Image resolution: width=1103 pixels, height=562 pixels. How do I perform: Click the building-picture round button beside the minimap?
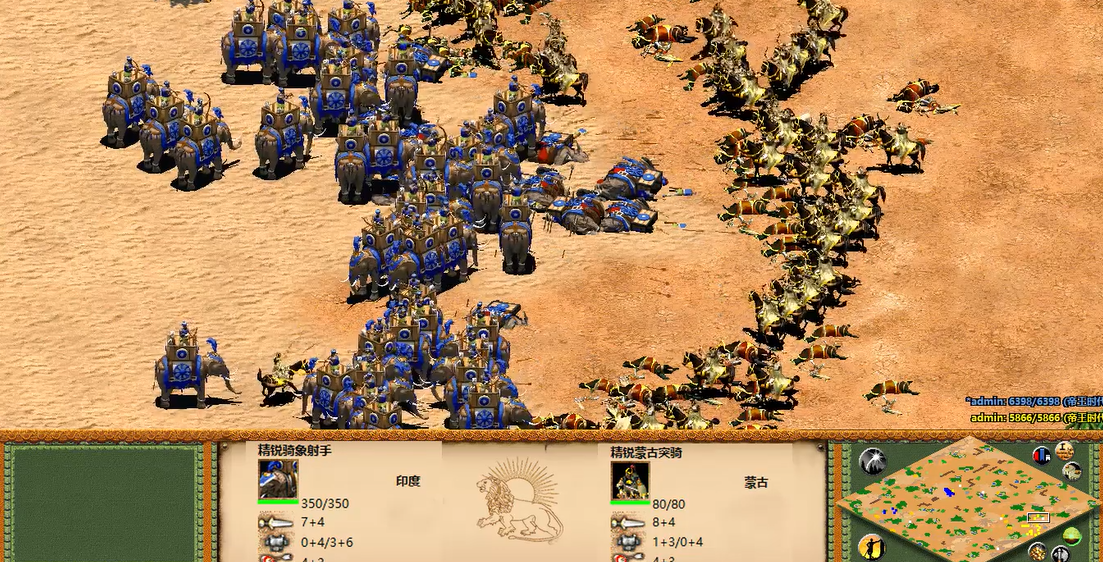1073,471
